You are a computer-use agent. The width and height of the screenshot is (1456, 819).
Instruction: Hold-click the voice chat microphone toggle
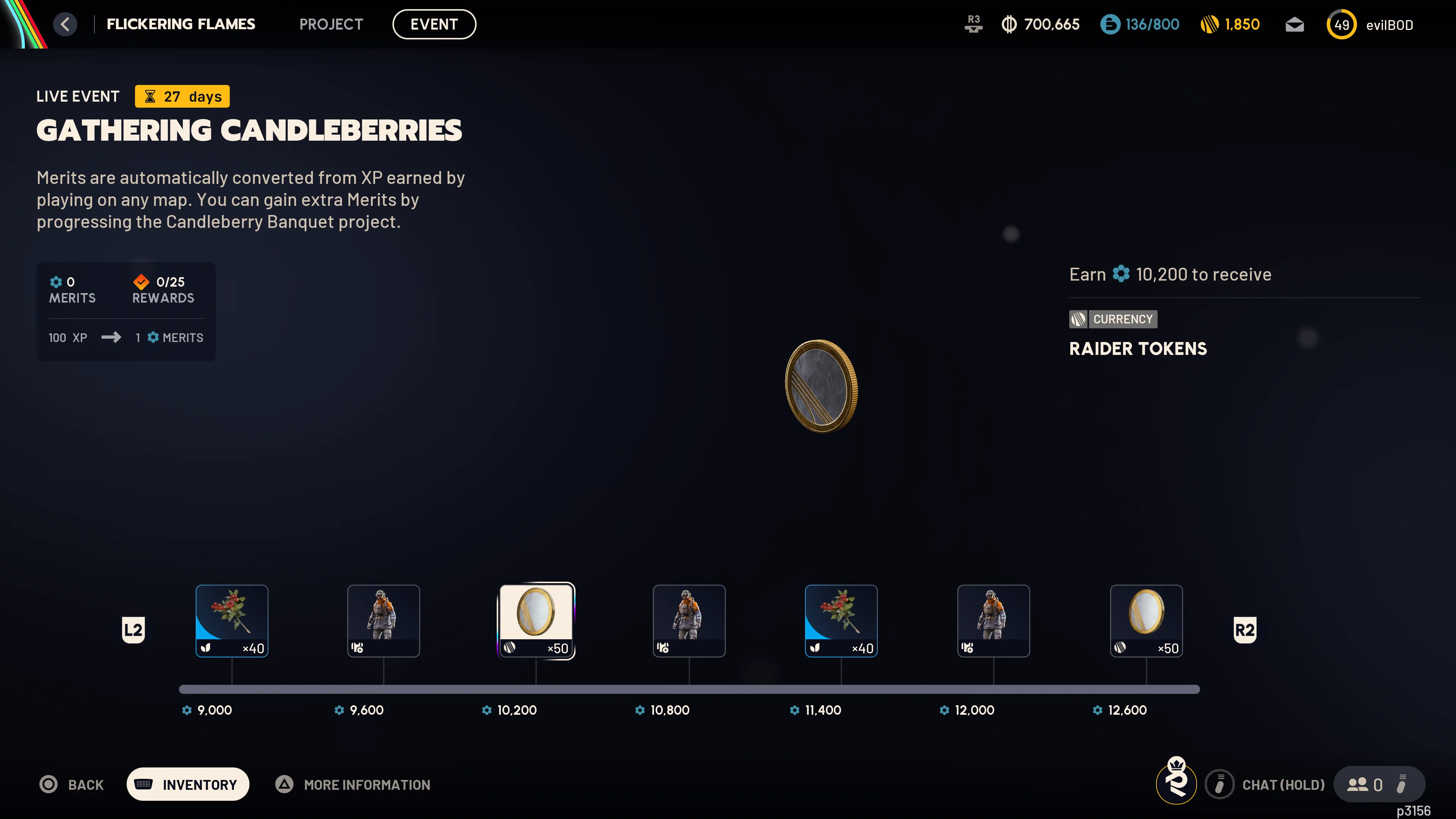tap(1219, 784)
